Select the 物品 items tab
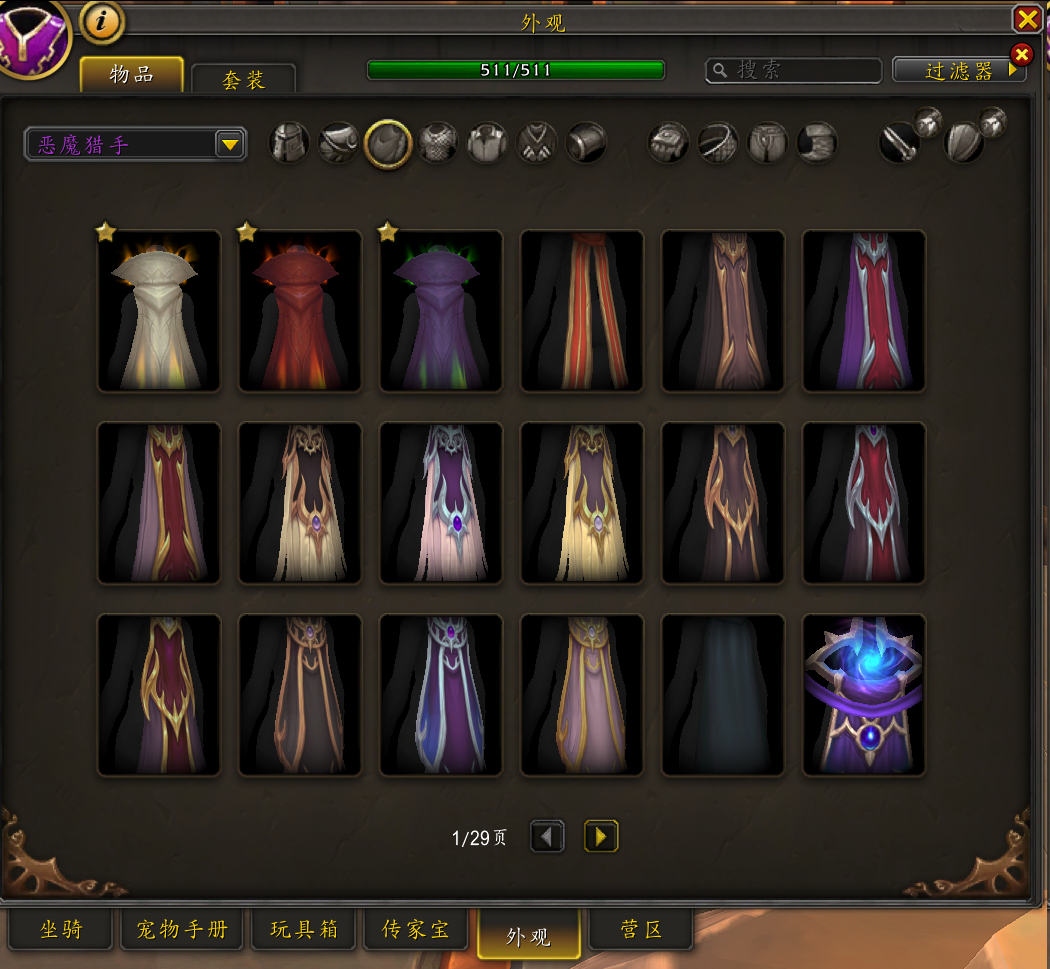The image size is (1050, 969). click(132, 75)
